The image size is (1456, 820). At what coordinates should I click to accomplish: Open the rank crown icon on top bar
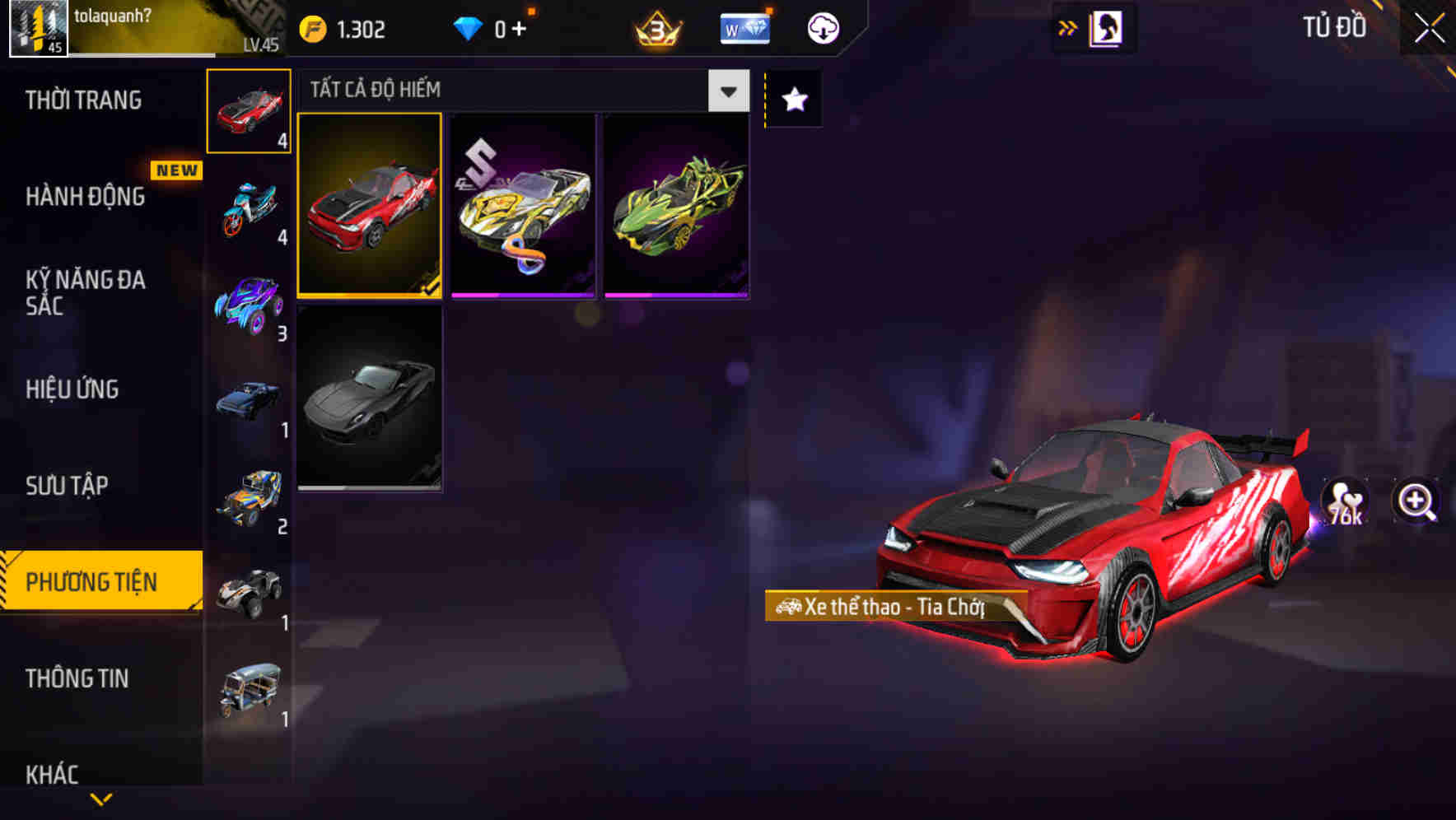pyautogui.click(x=655, y=28)
